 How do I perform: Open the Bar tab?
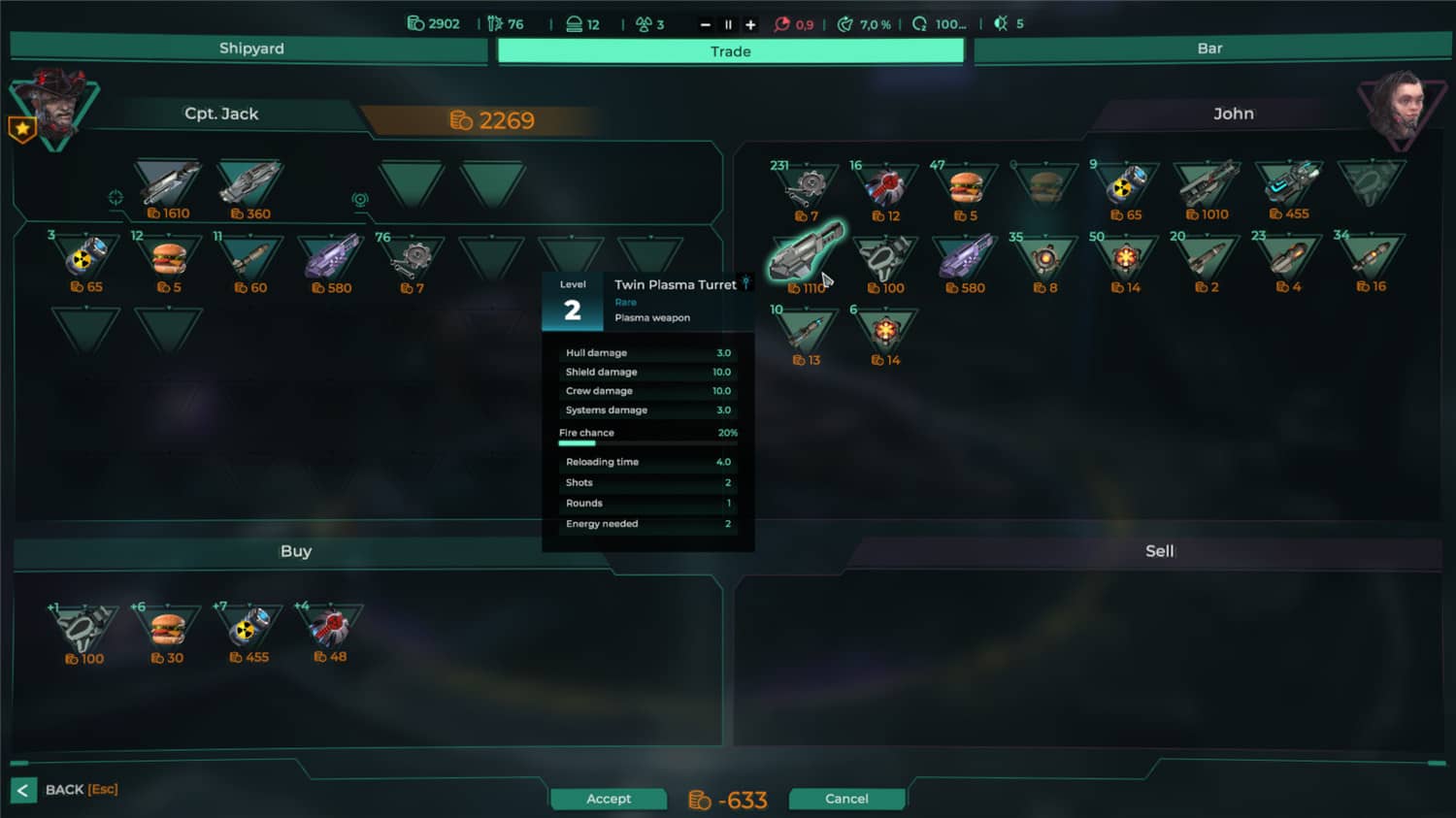coord(1208,47)
